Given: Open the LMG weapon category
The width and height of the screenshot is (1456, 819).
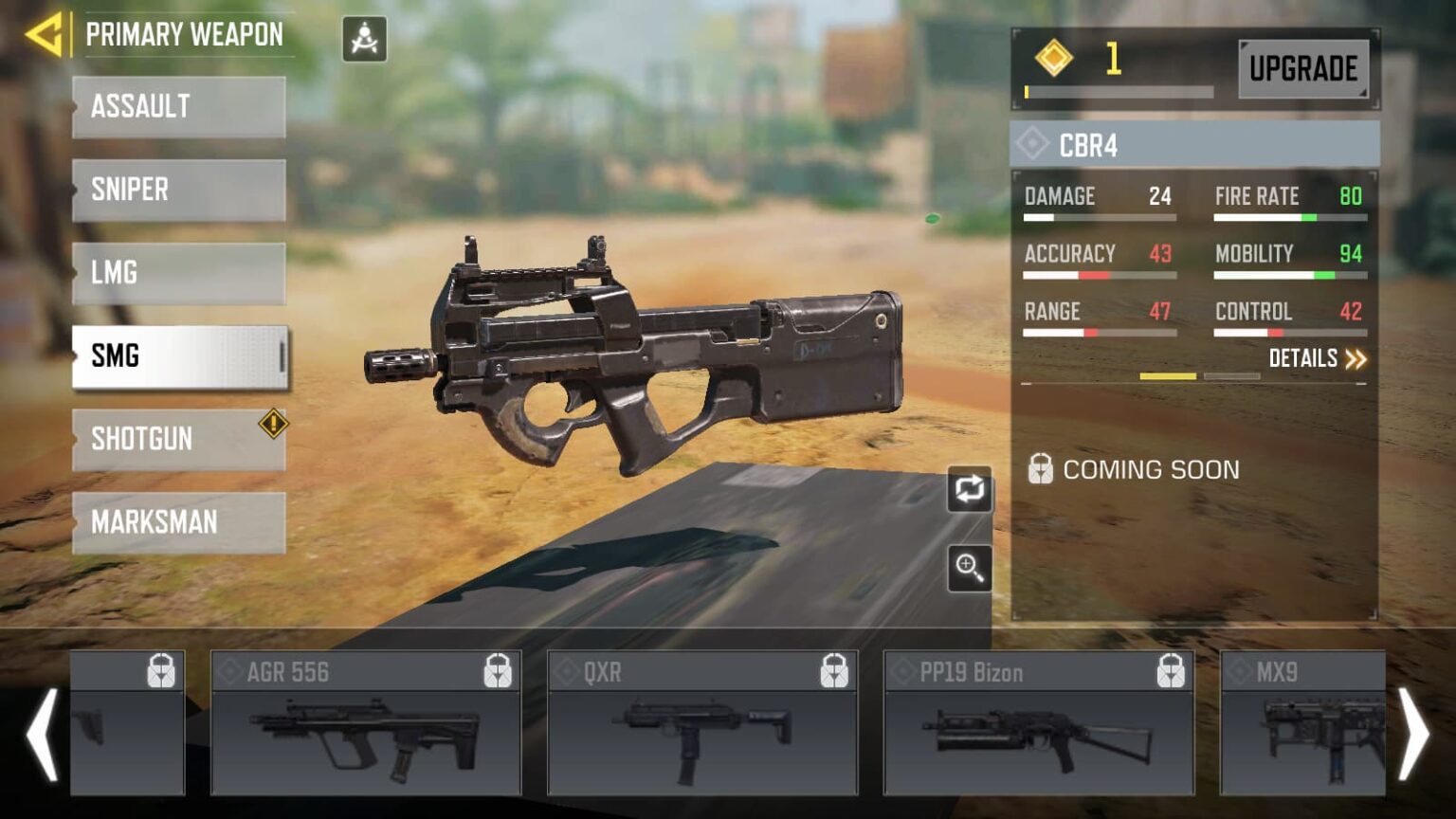Looking at the screenshot, I should click(x=178, y=273).
